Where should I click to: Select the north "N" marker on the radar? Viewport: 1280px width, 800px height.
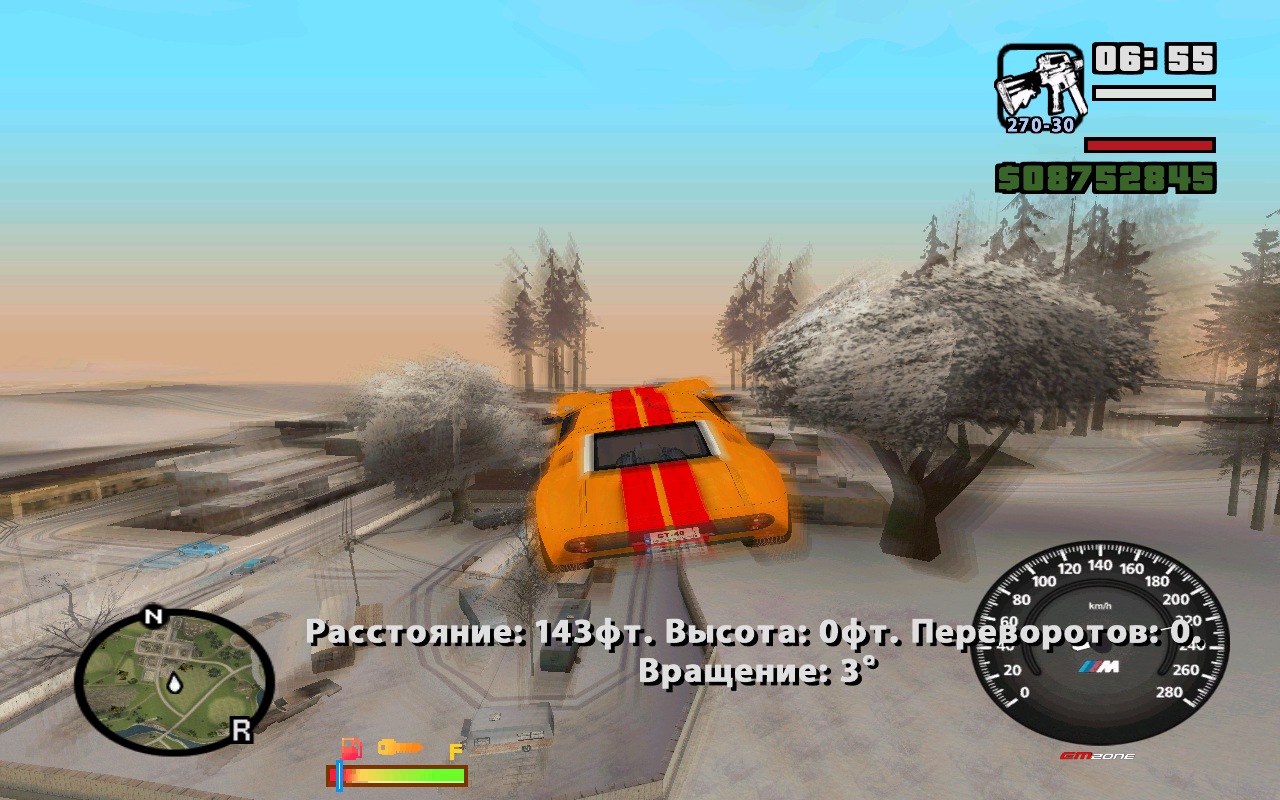(153, 616)
